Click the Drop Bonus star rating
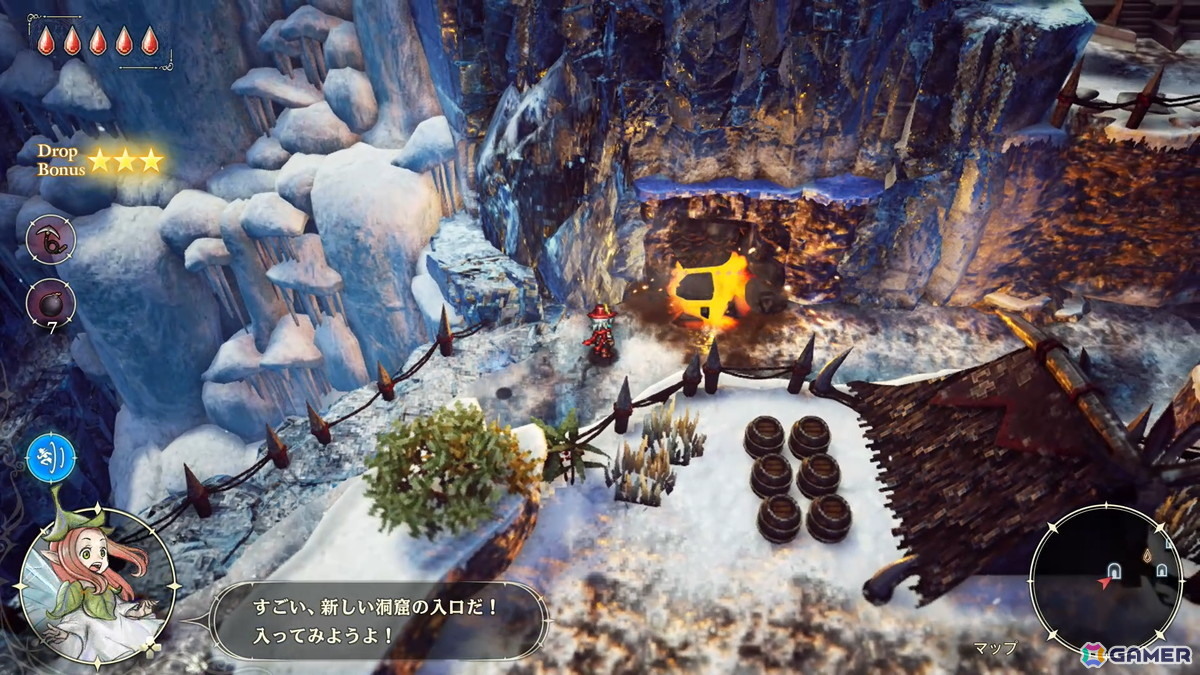1200x675 pixels. (125, 160)
